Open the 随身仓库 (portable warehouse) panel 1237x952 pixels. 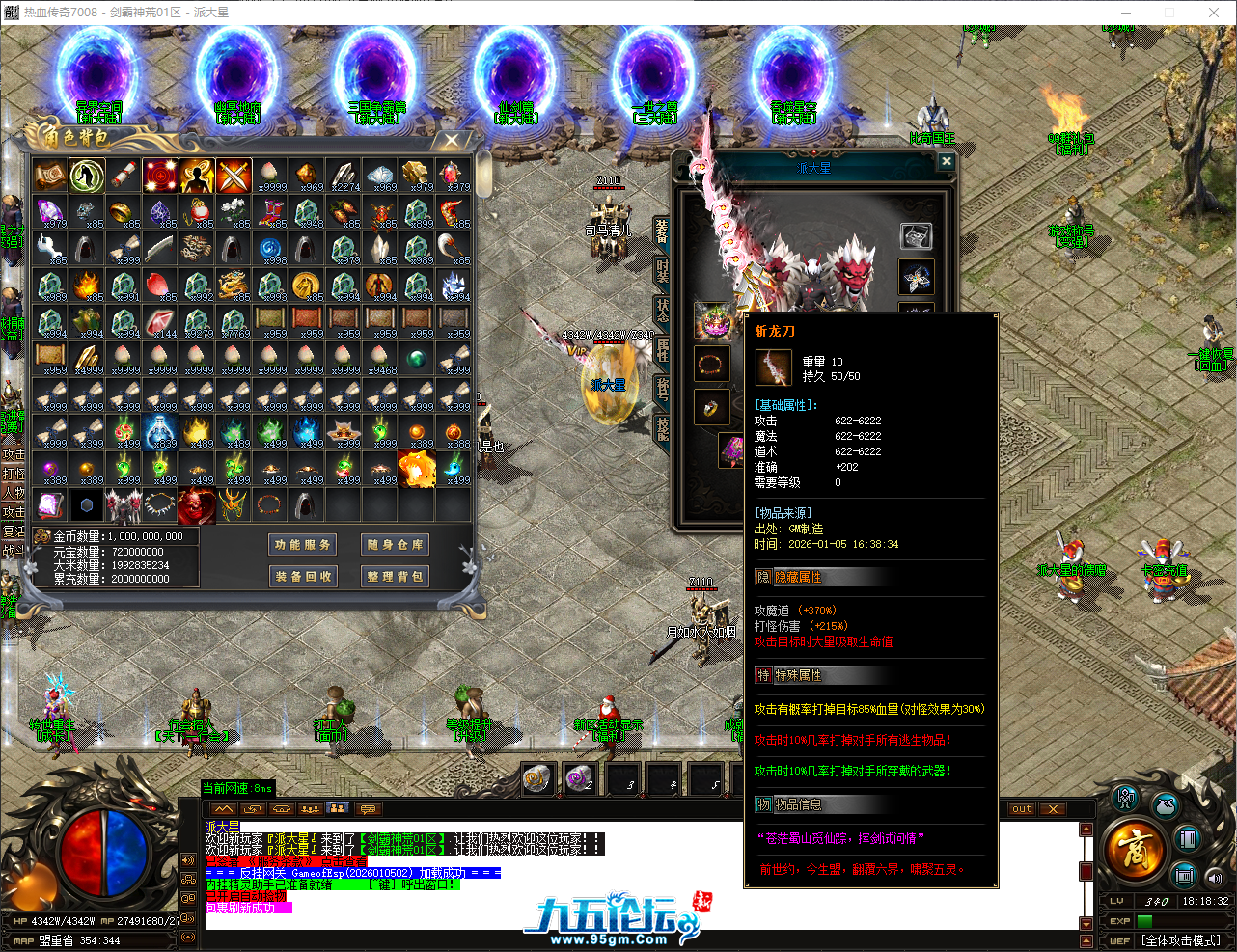[394, 543]
